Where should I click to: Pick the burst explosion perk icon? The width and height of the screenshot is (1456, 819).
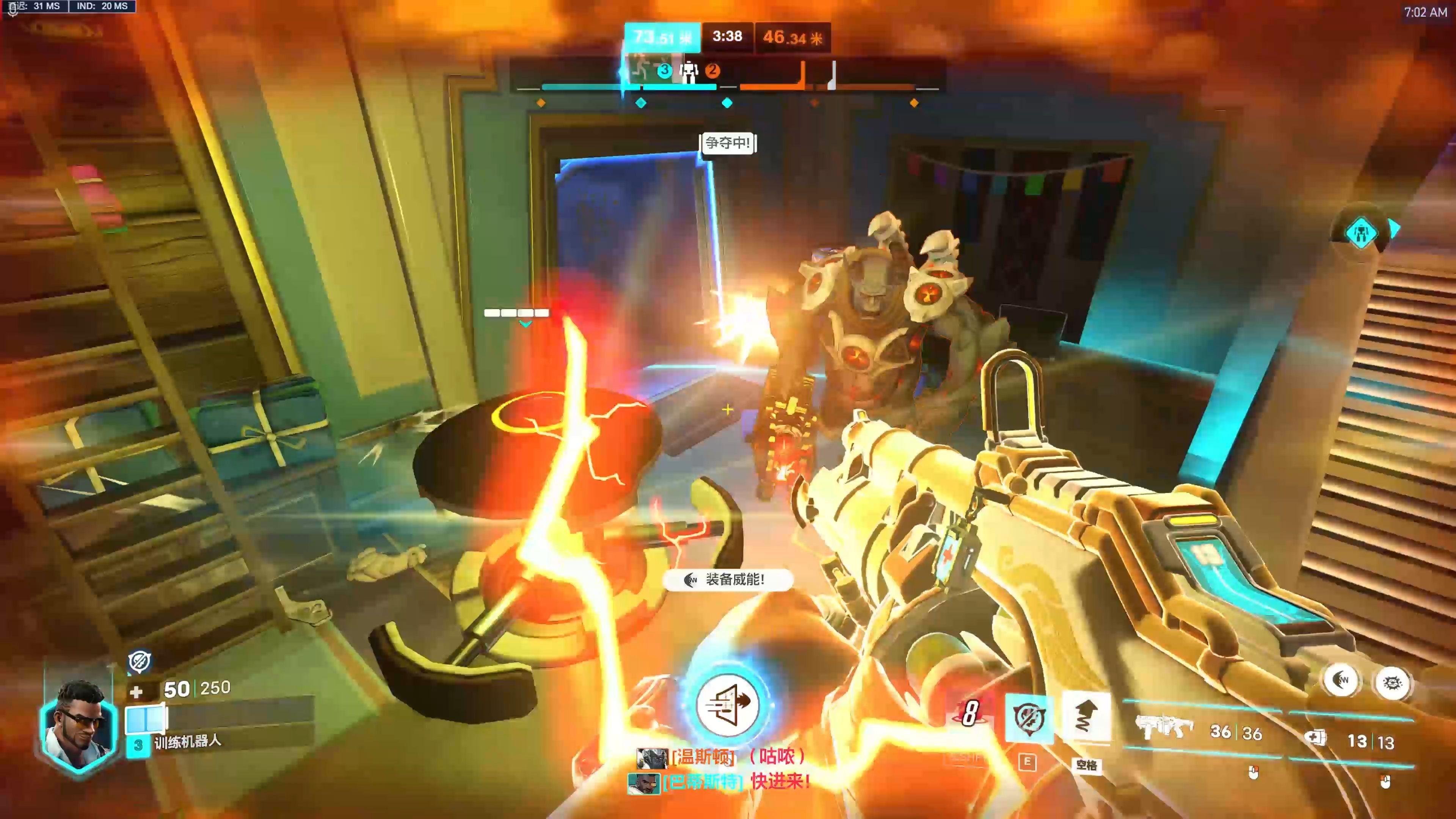click(x=1392, y=682)
